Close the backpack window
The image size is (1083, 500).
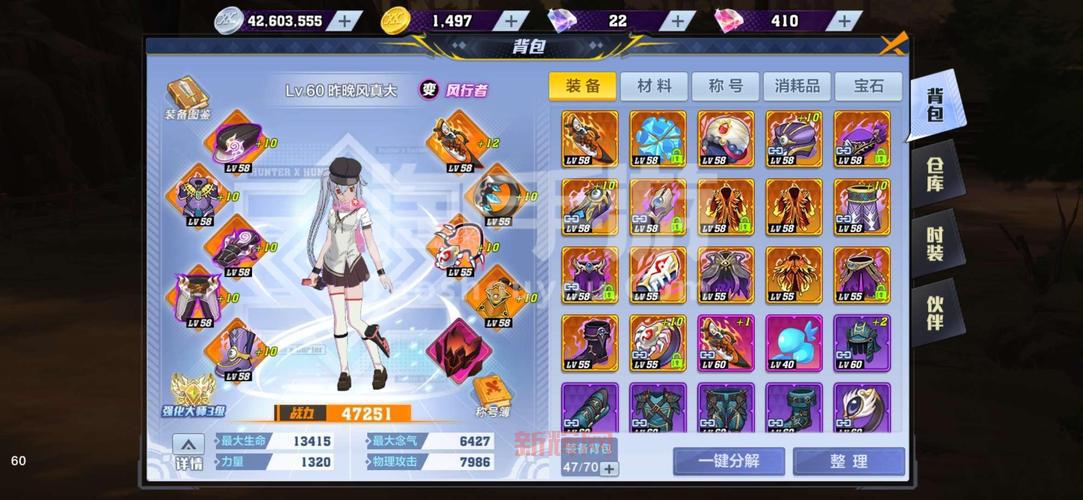click(892, 44)
